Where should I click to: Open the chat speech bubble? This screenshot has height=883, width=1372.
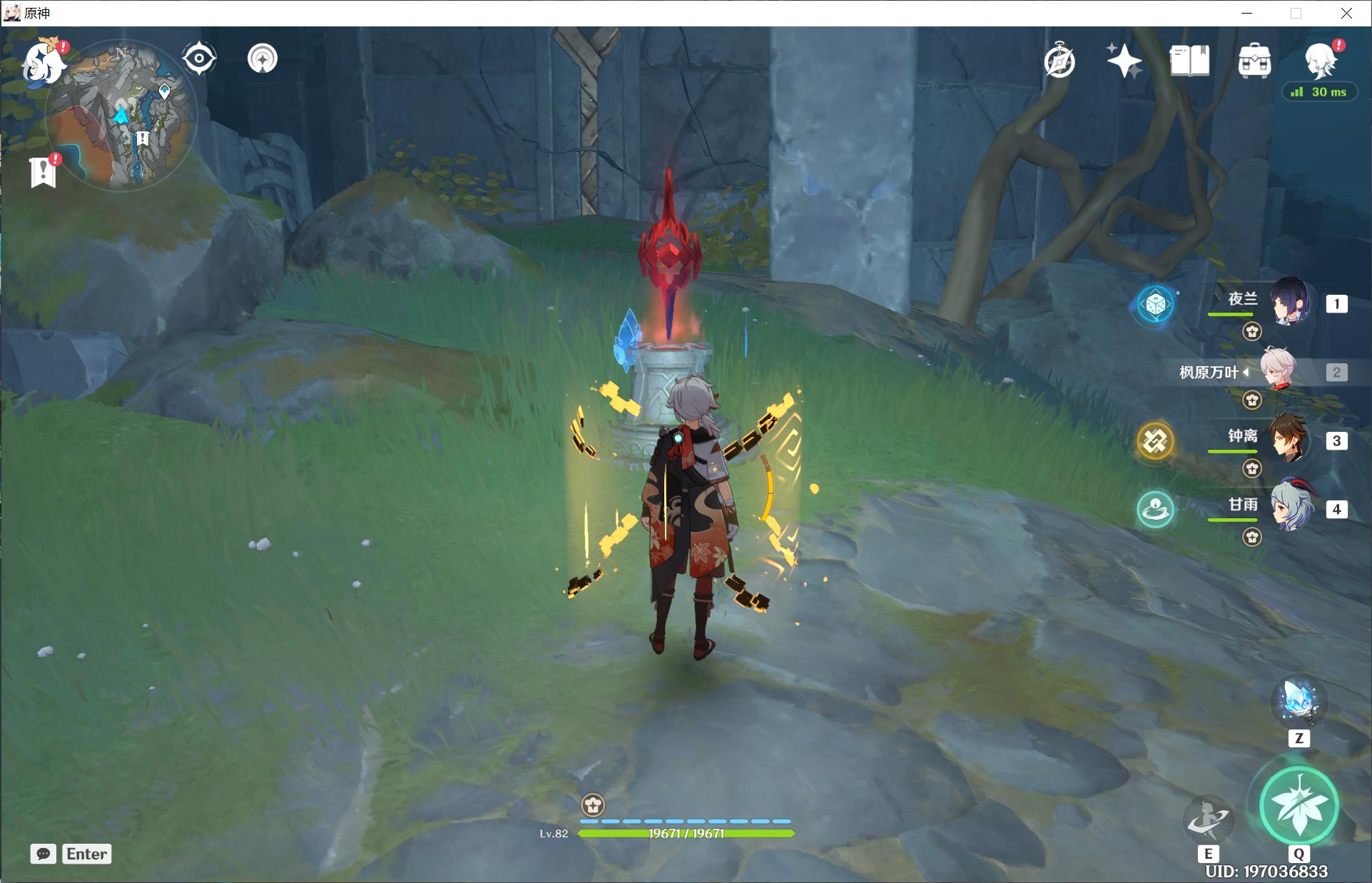point(44,854)
